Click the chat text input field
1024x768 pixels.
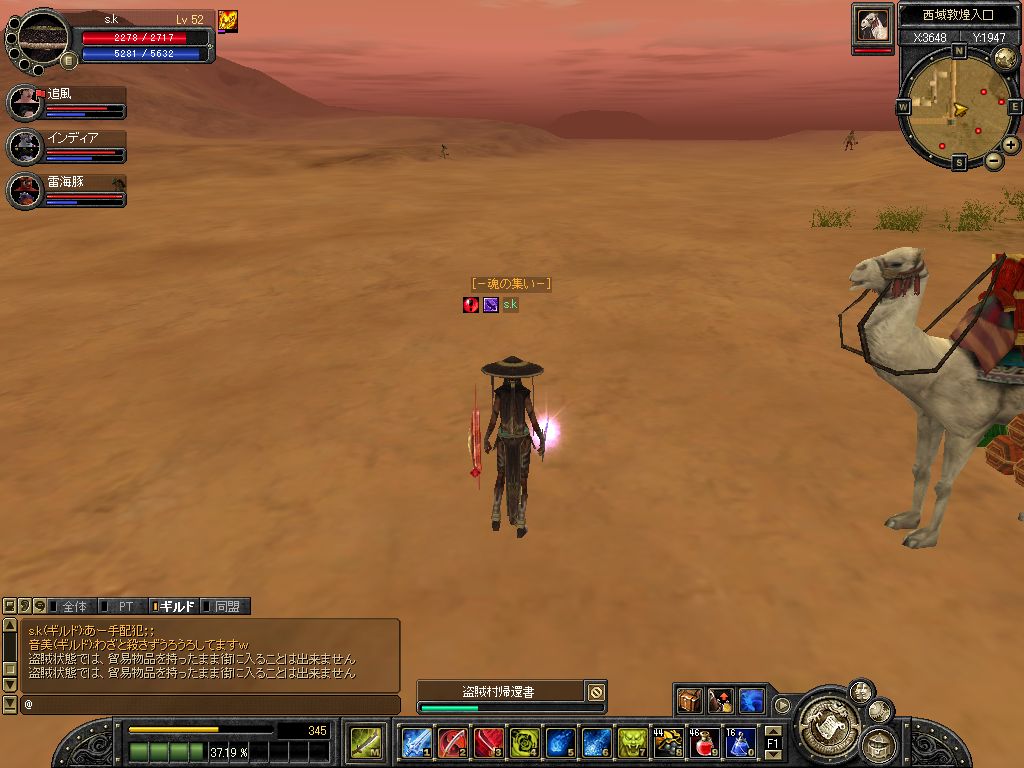210,705
